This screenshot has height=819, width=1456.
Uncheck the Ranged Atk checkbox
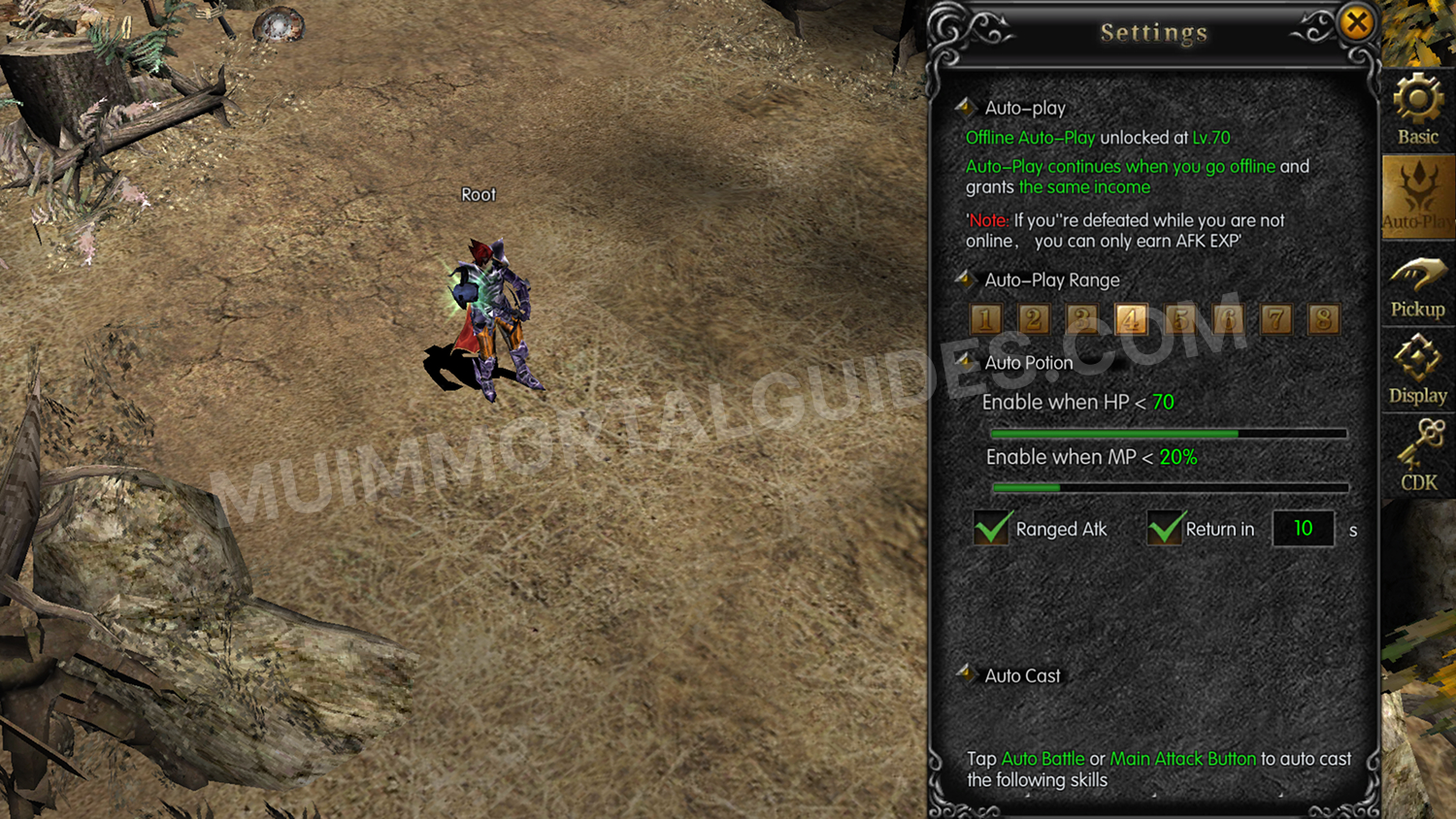[991, 529]
